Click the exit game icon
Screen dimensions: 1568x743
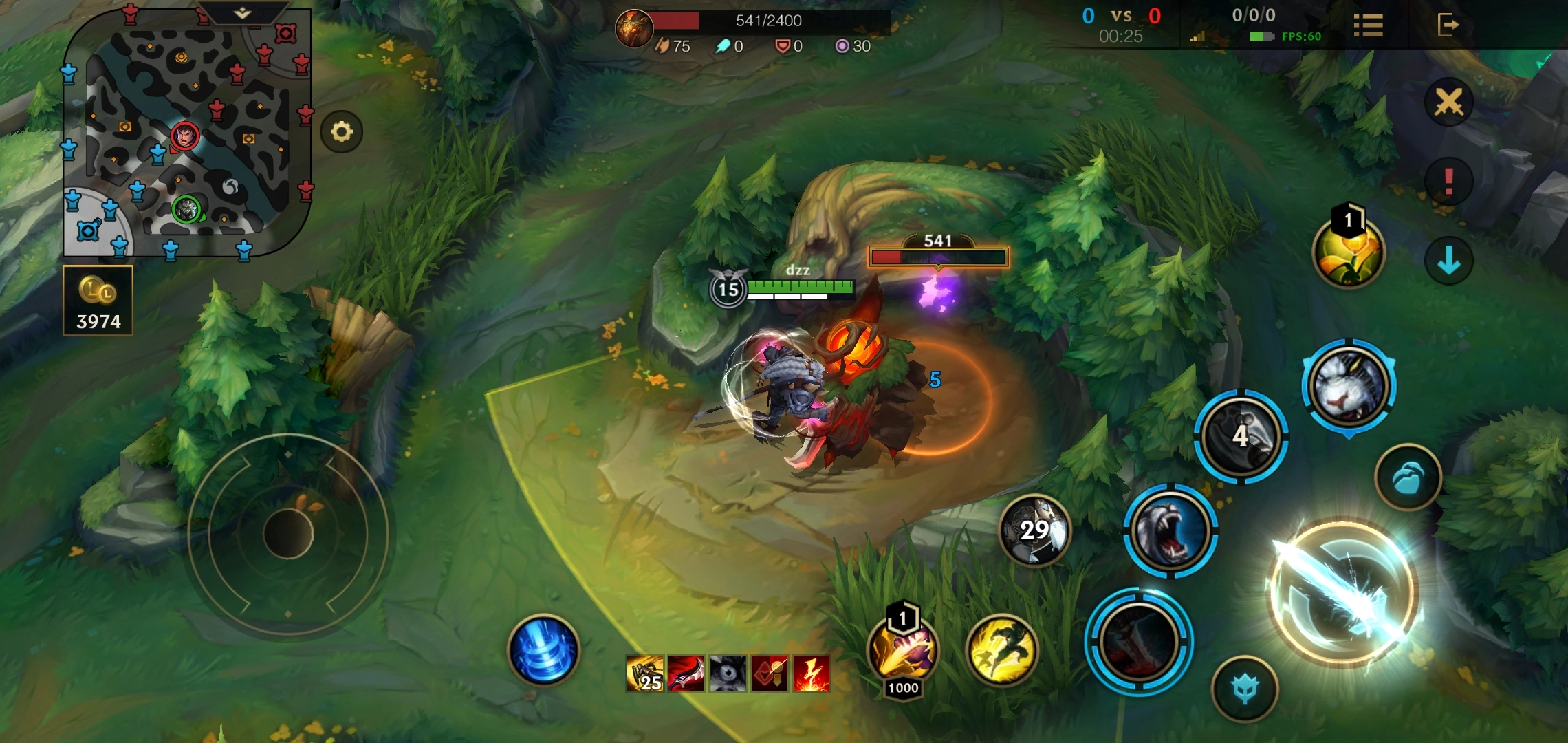click(1448, 25)
